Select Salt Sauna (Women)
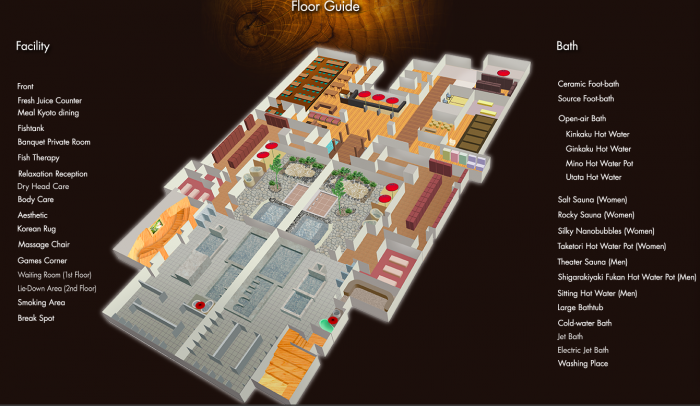 pos(596,200)
